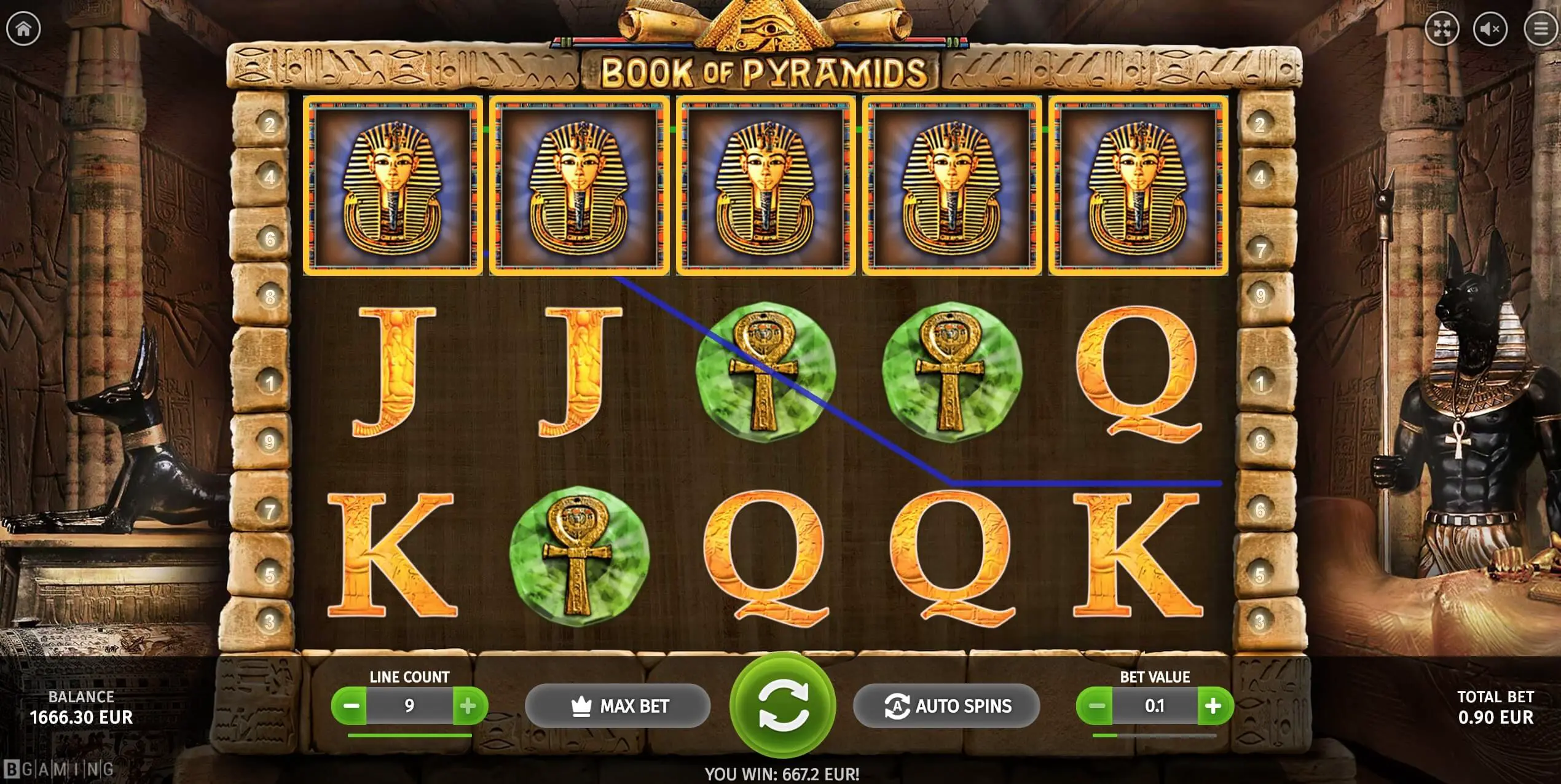
Task: Raise the bet value
Action: click(x=1213, y=706)
